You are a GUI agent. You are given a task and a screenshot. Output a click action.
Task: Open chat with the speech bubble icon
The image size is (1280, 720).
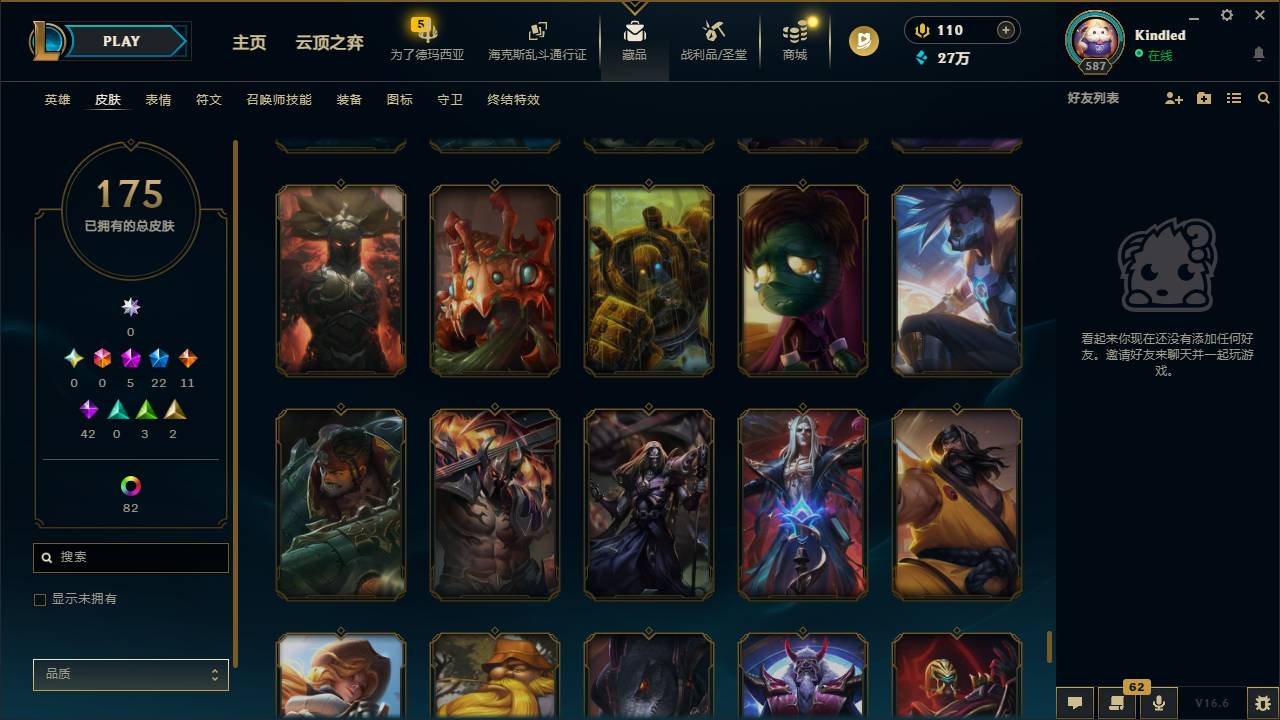1073,703
